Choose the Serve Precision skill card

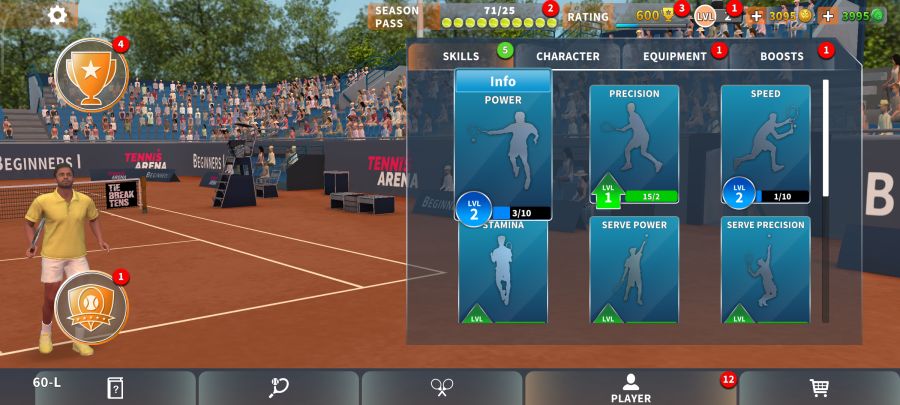765,270
